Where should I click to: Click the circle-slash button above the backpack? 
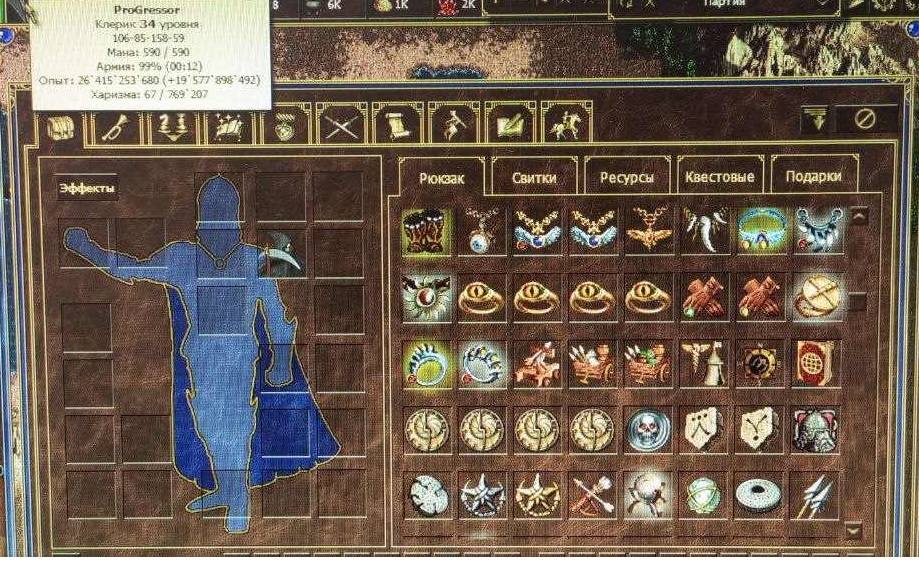(866, 119)
